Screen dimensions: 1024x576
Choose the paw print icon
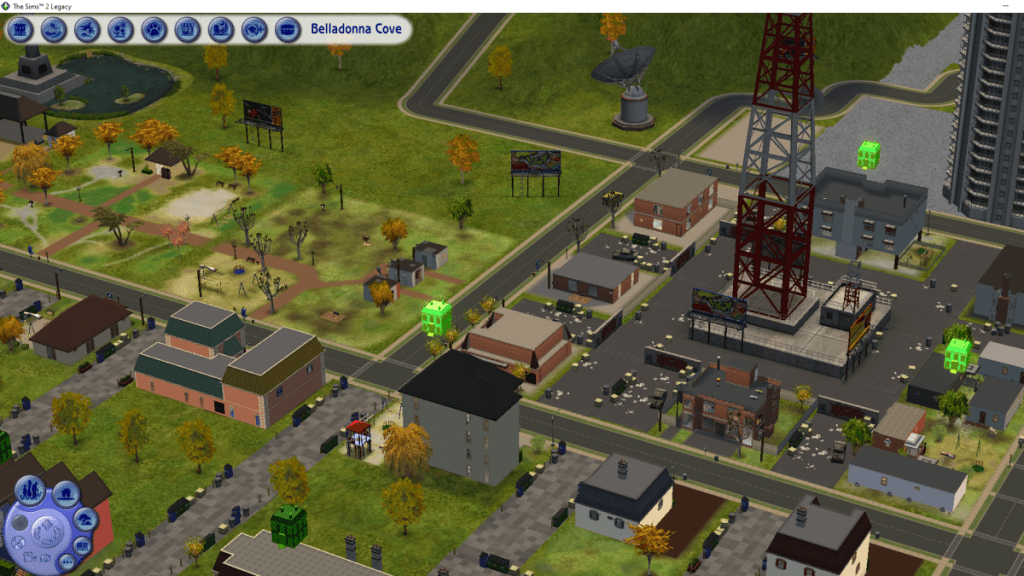pyautogui.click(x=154, y=30)
